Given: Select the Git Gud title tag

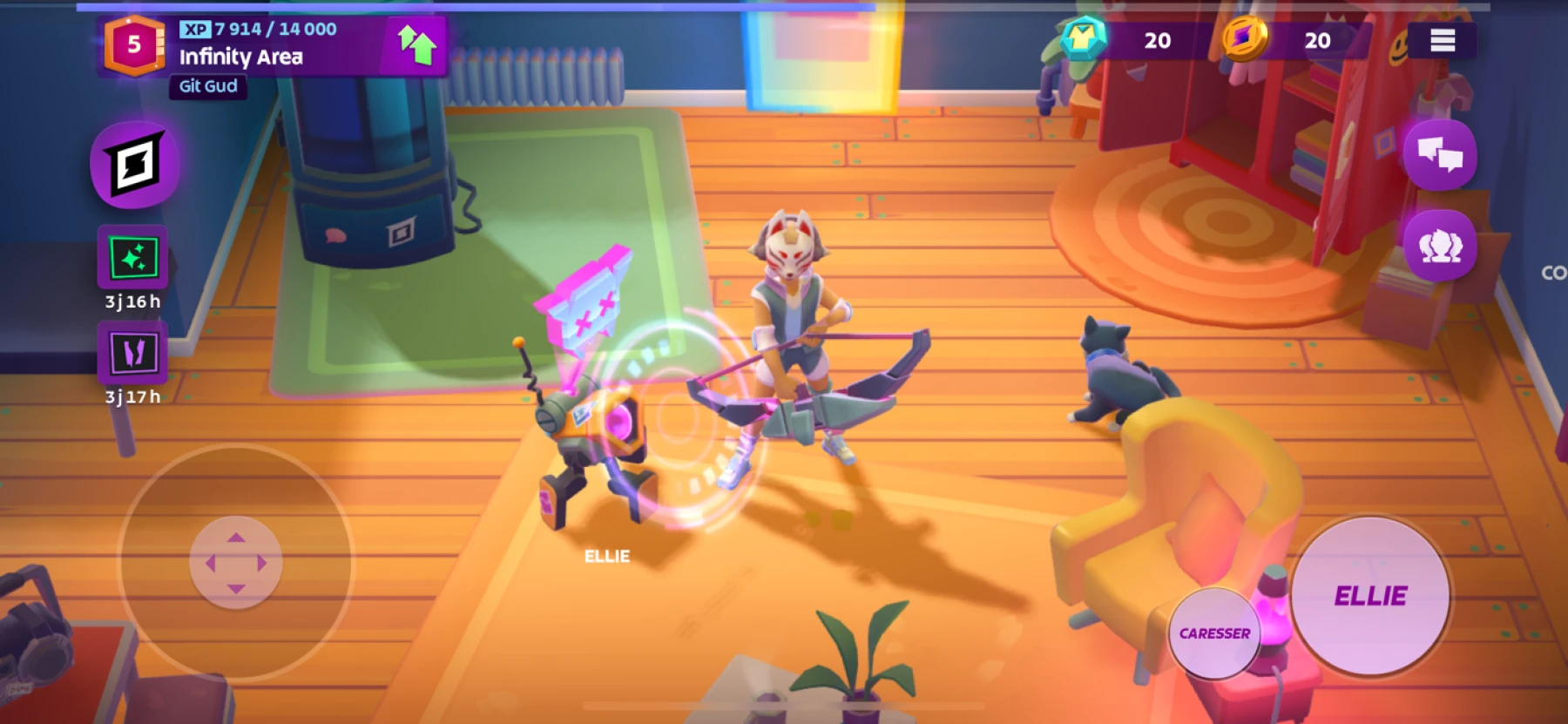Looking at the screenshot, I should [208, 86].
